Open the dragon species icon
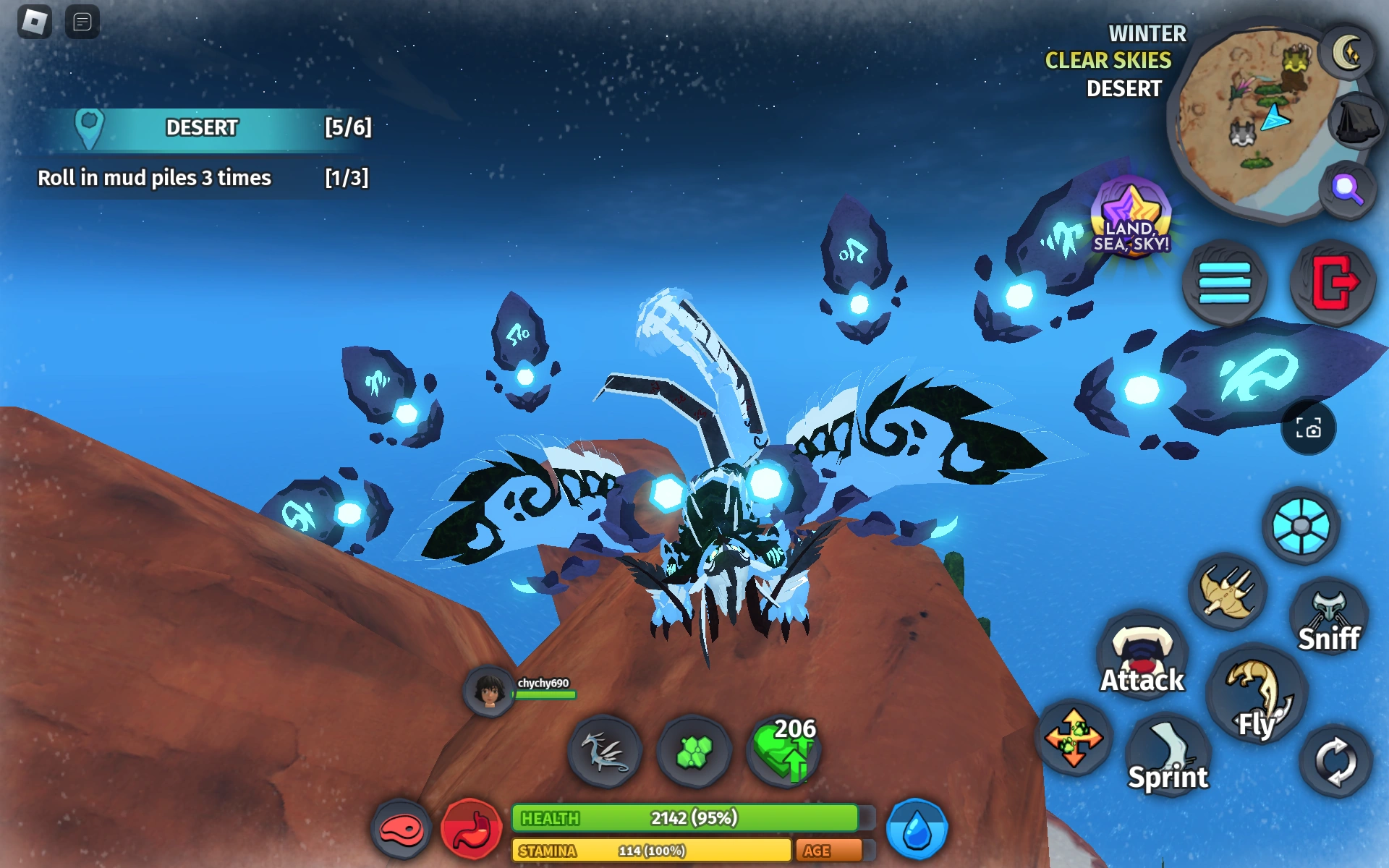The image size is (1389, 868). tap(608, 752)
